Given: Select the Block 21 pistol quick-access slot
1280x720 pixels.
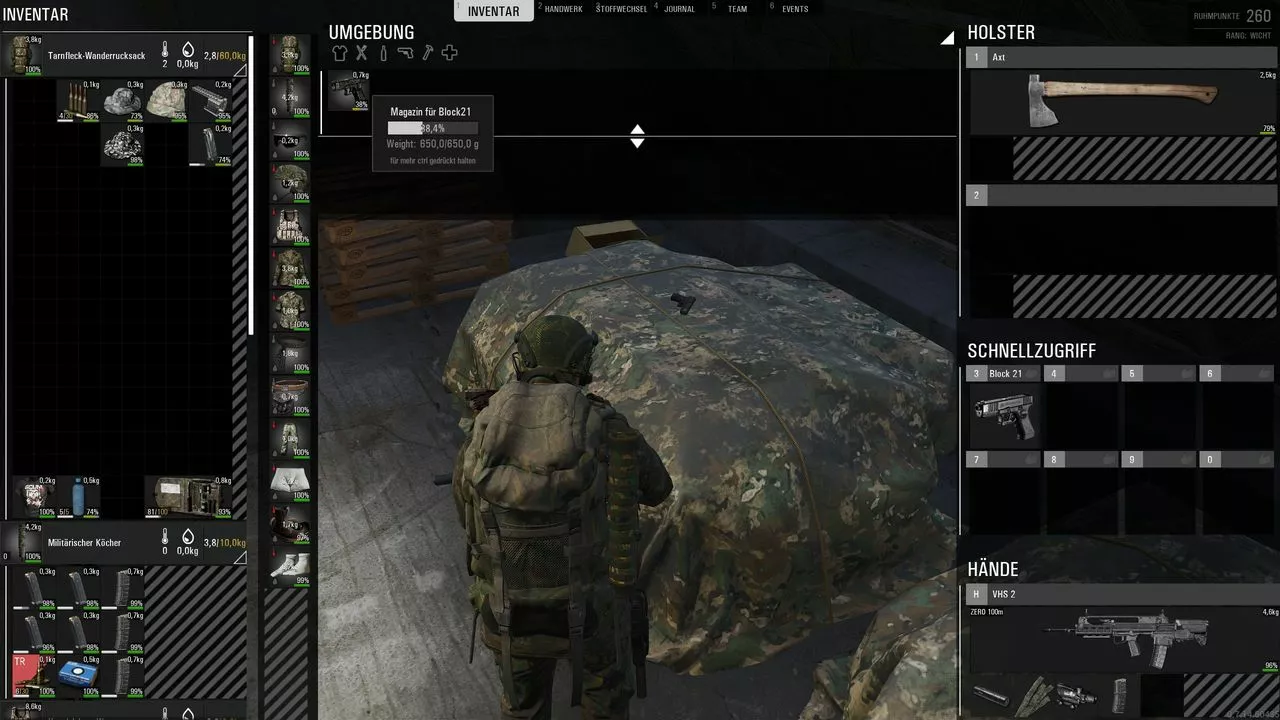Looking at the screenshot, I should (x=1004, y=415).
